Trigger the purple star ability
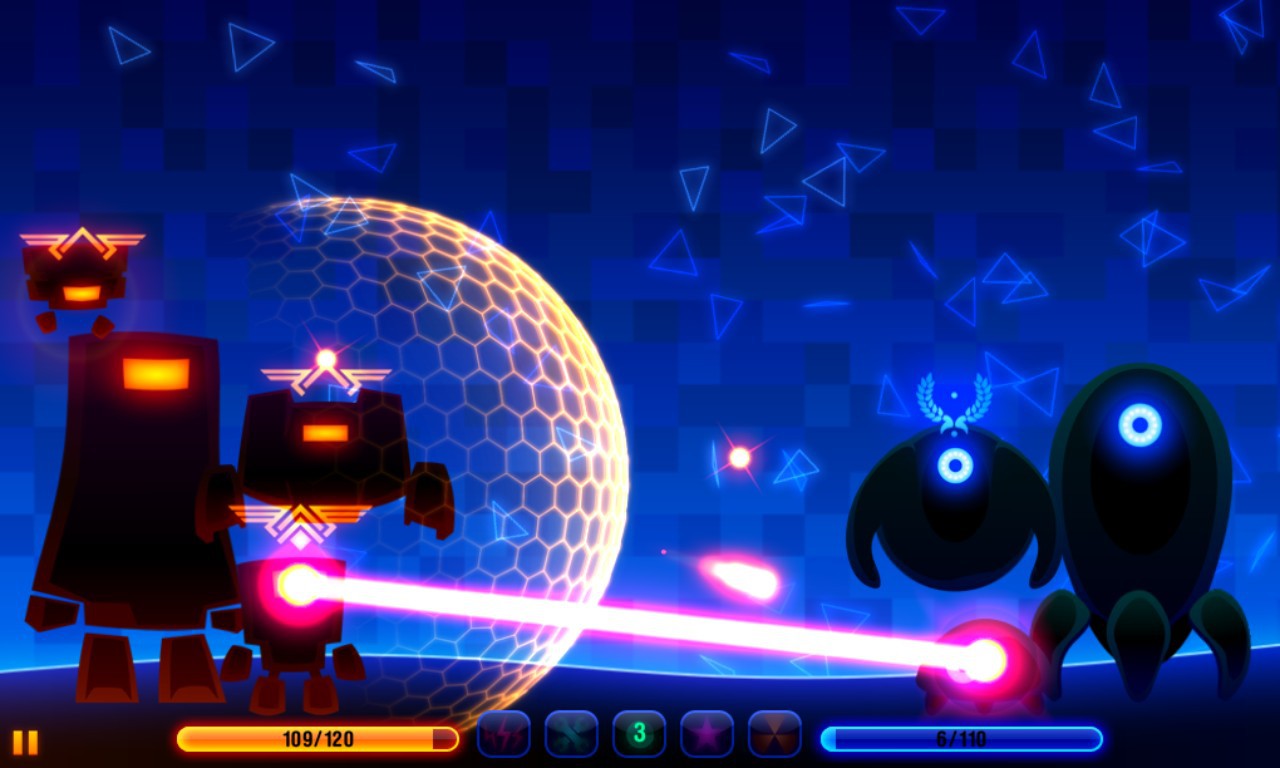This screenshot has width=1280, height=768. click(707, 735)
